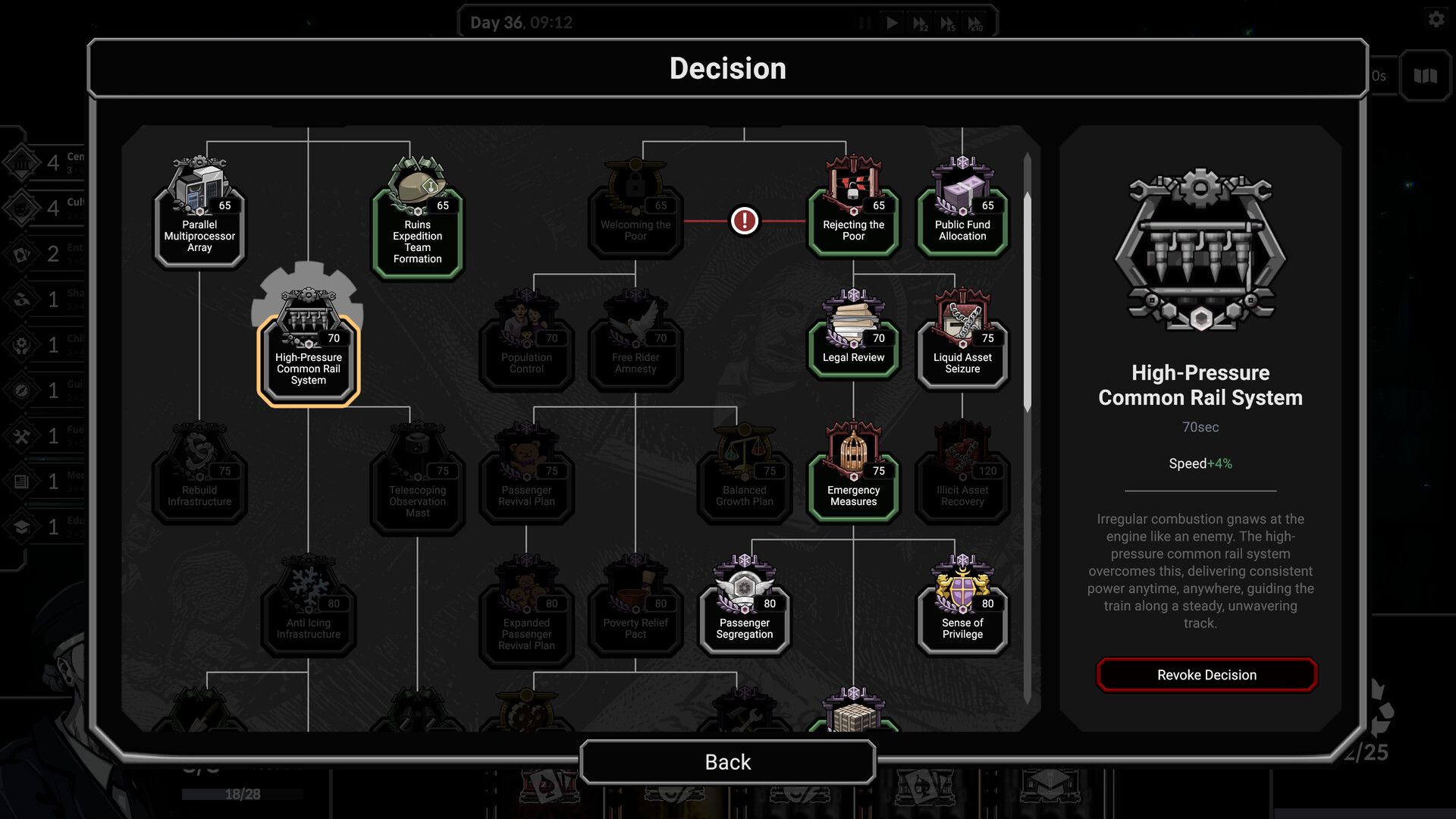
Task: Pause the game clock
Action: tap(864, 23)
